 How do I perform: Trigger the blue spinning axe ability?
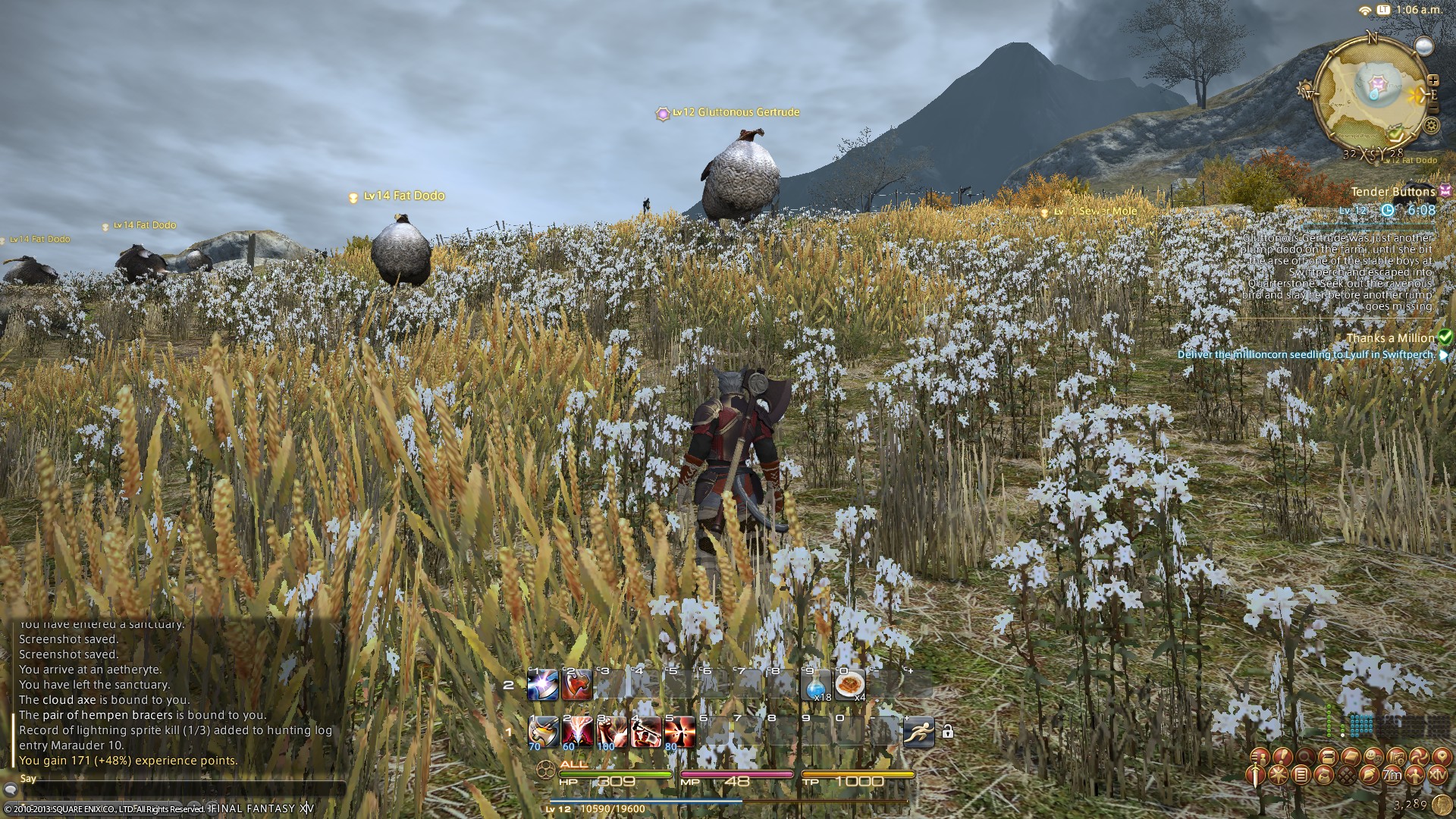pyautogui.click(x=543, y=686)
